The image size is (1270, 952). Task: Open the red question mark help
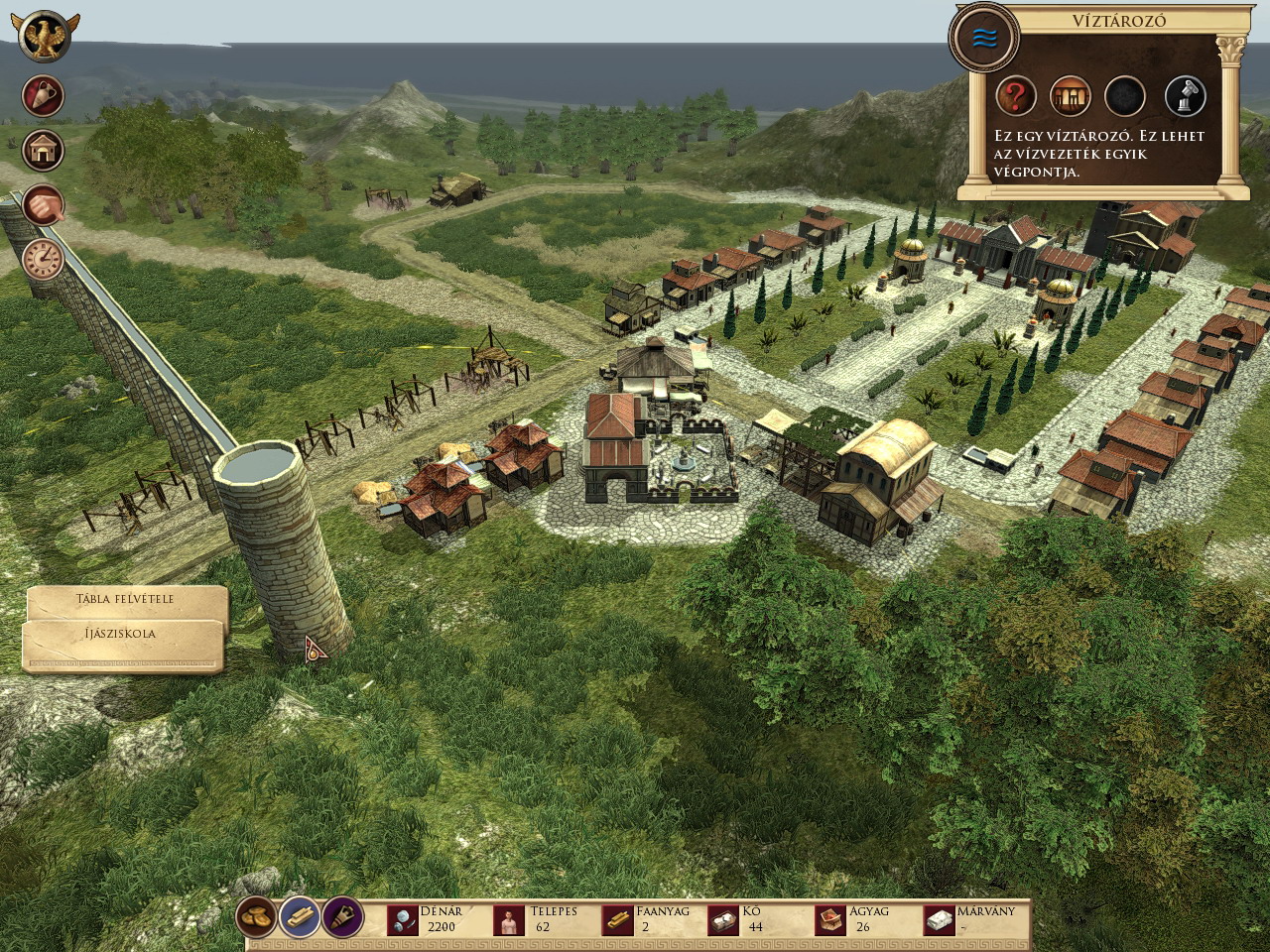point(1016,96)
